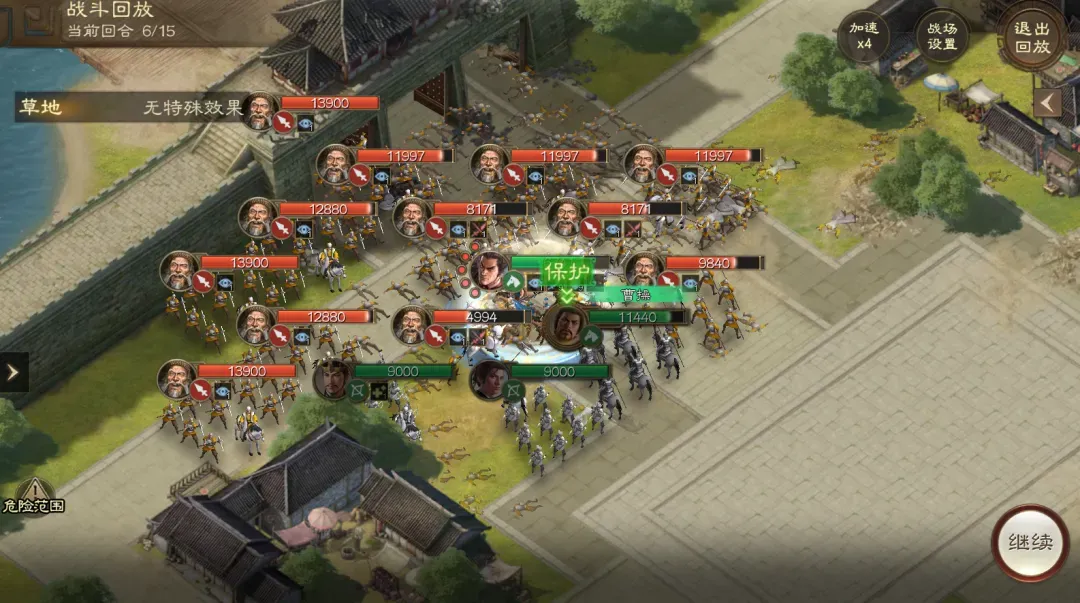Open the battlefield settings
Screen dimensions: 1080x603
tap(941, 38)
